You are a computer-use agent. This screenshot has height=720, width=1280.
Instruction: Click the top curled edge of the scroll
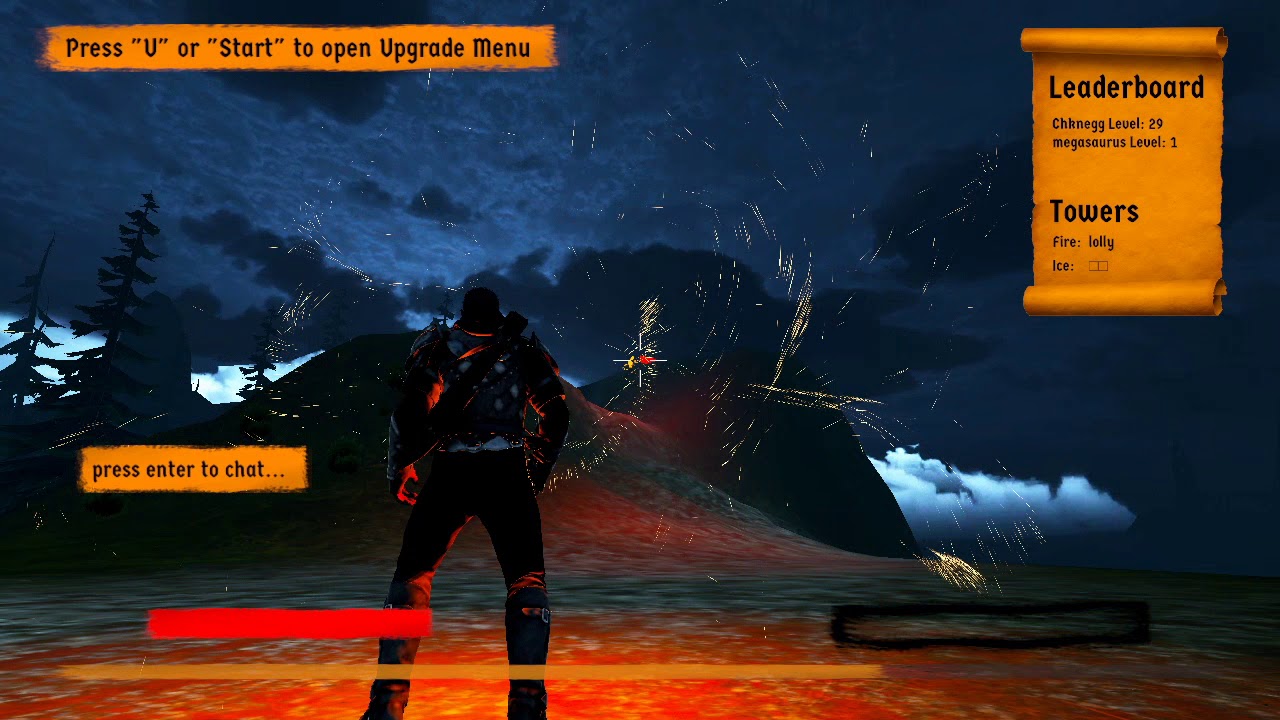coord(1120,40)
